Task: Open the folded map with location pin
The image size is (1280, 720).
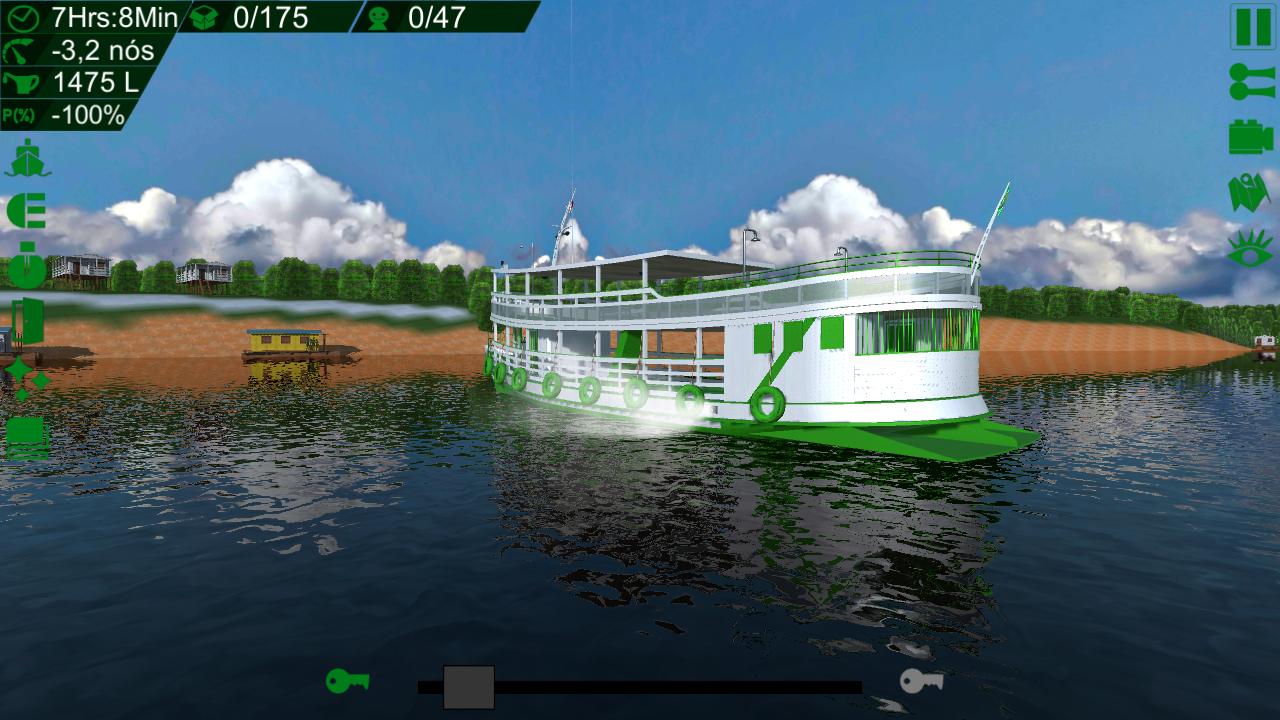Action: (x=1249, y=193)
